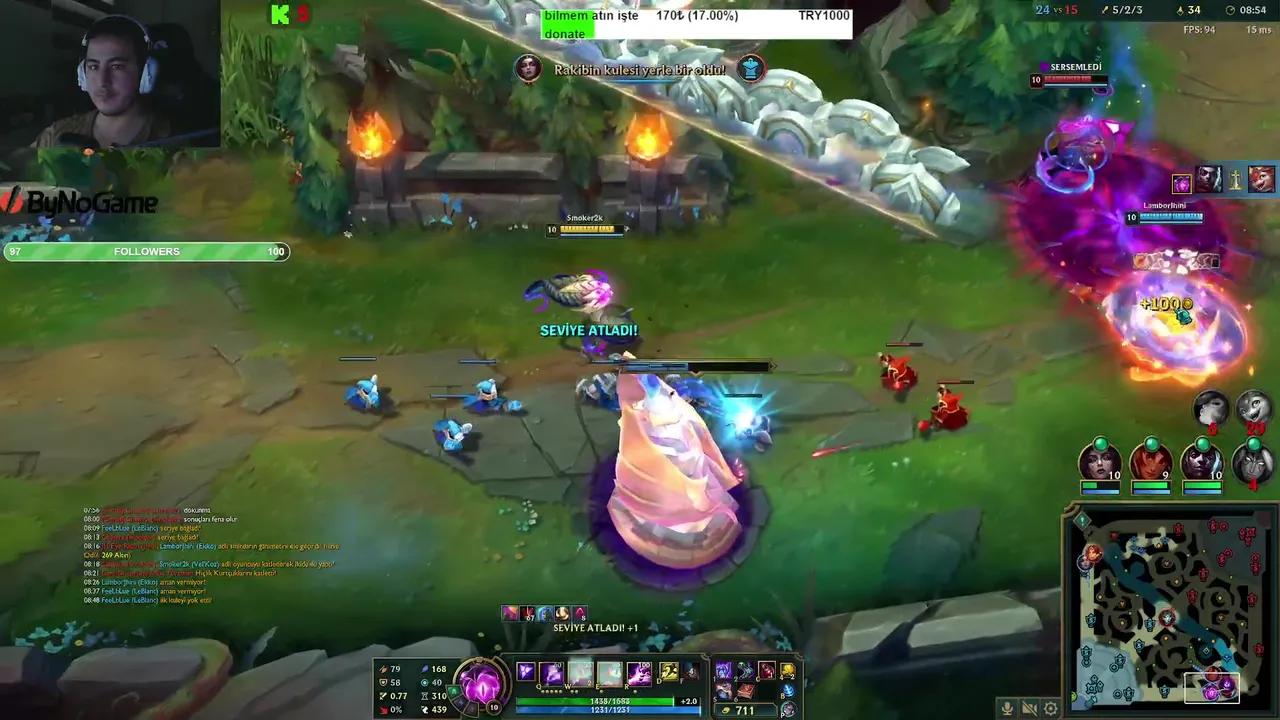Viewport: 1280px width, 720px height.
Task: Click the attack damage stat icon showing 79
Action: 383,669
